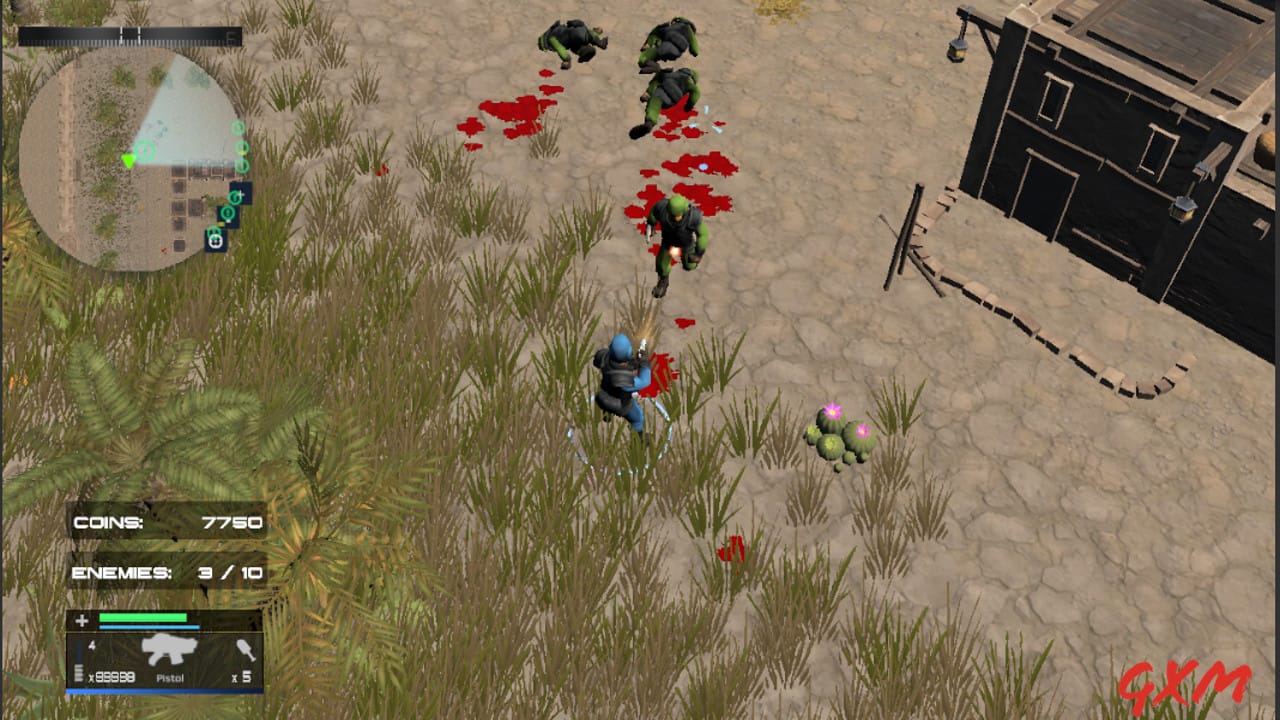This screenshot has width=1280, height=720.
Task: Click the pickup icon in the dark minimap square
Action: point(215,241)
